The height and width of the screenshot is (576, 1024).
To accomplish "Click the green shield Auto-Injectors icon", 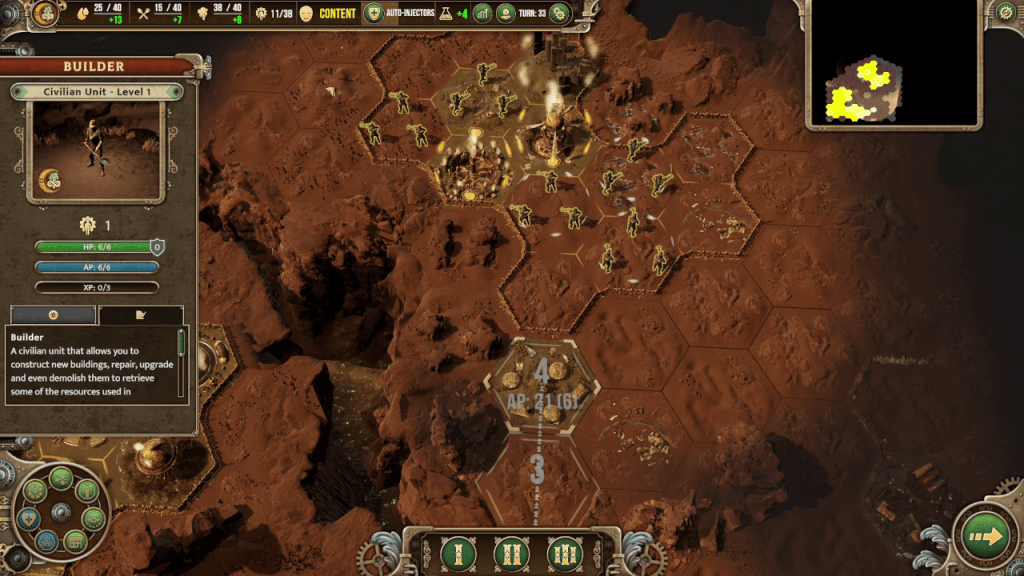I will click(x=374, y=13).
